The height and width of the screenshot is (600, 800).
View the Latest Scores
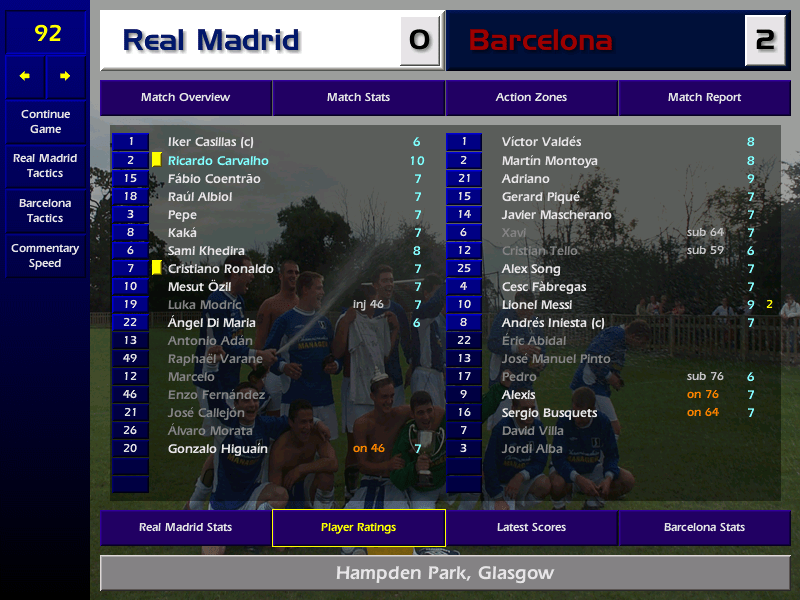click(531, 528)
